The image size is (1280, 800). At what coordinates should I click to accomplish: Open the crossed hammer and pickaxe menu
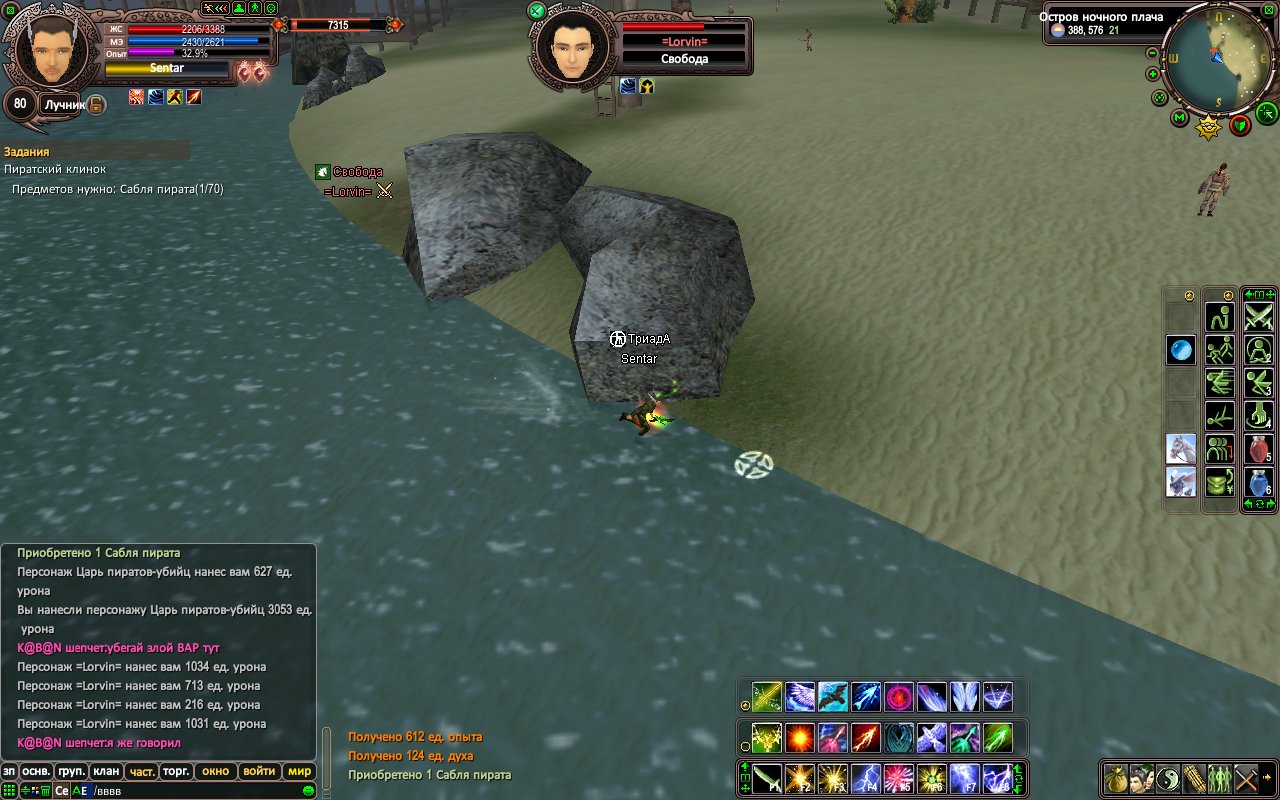point(1245,777)
